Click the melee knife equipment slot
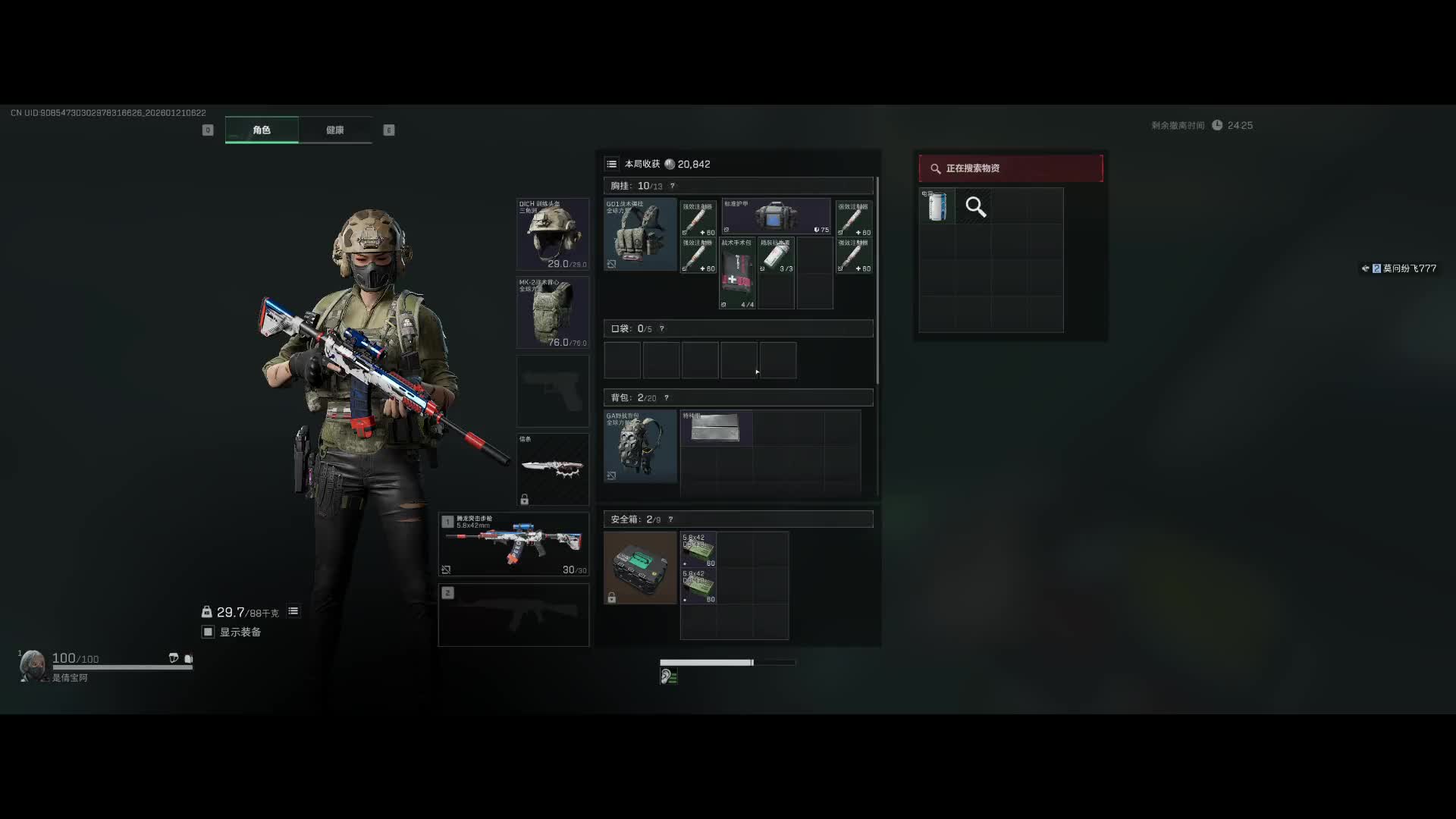Screen dimensions: 1456x819 [x=552, y=469]
